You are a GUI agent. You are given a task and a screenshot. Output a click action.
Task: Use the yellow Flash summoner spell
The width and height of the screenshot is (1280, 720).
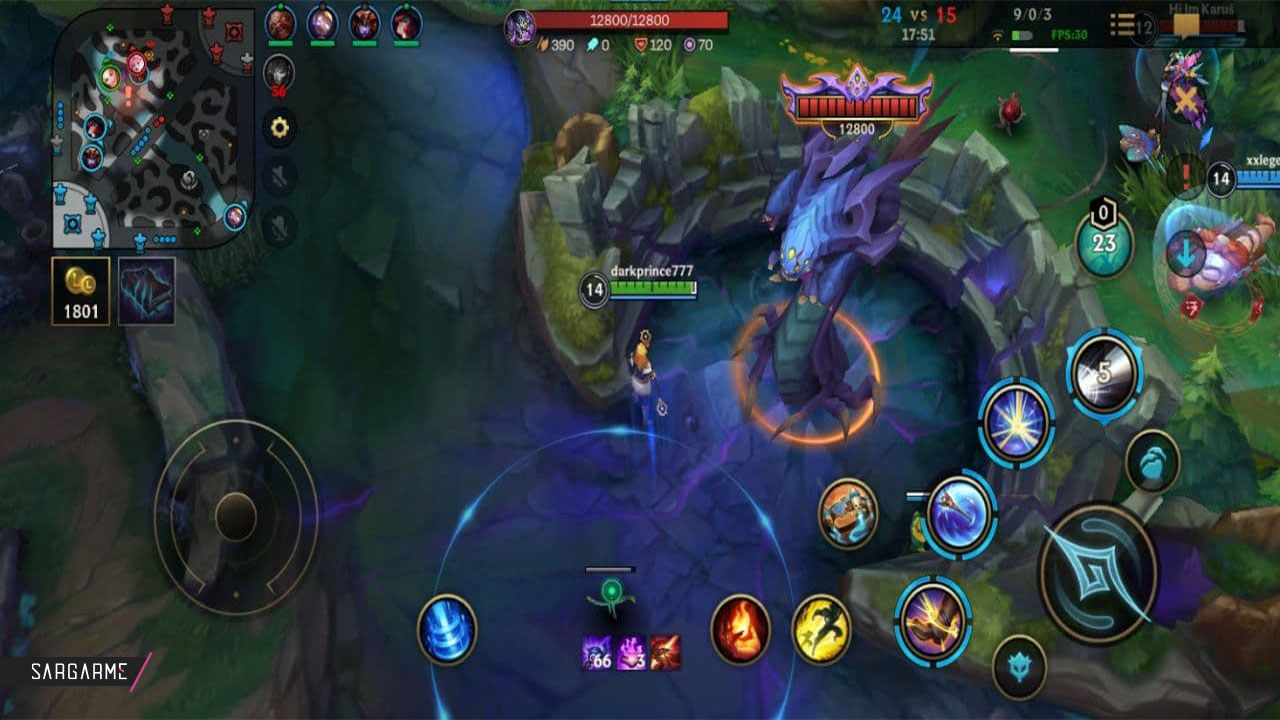click(x=821, y=629)
